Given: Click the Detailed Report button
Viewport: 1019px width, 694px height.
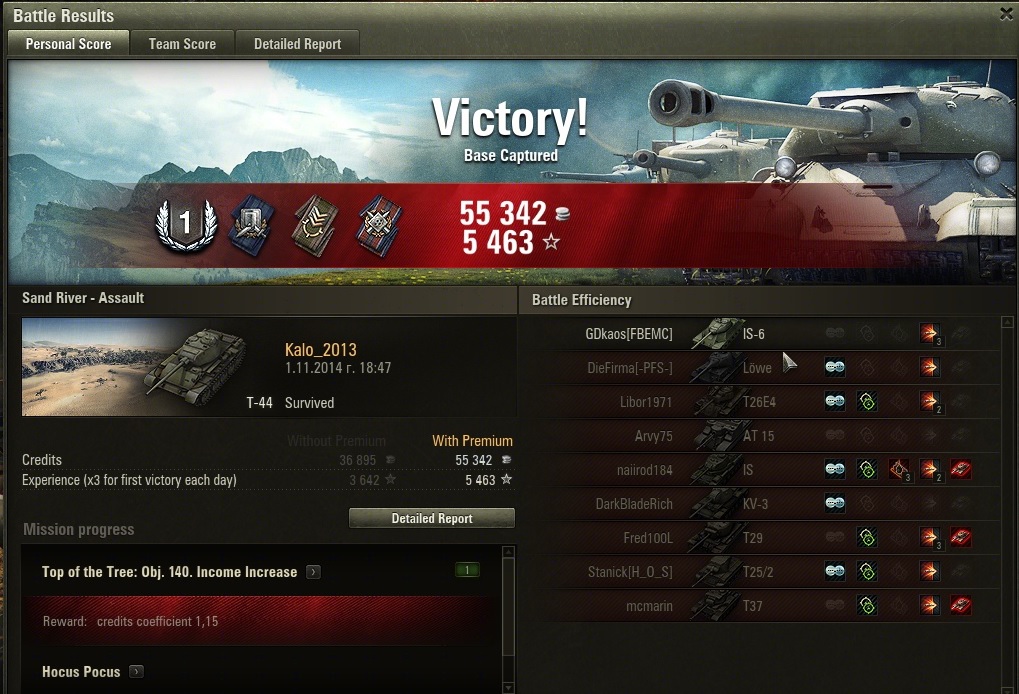Looking at the screenshot, I should (x=432, y=518).
